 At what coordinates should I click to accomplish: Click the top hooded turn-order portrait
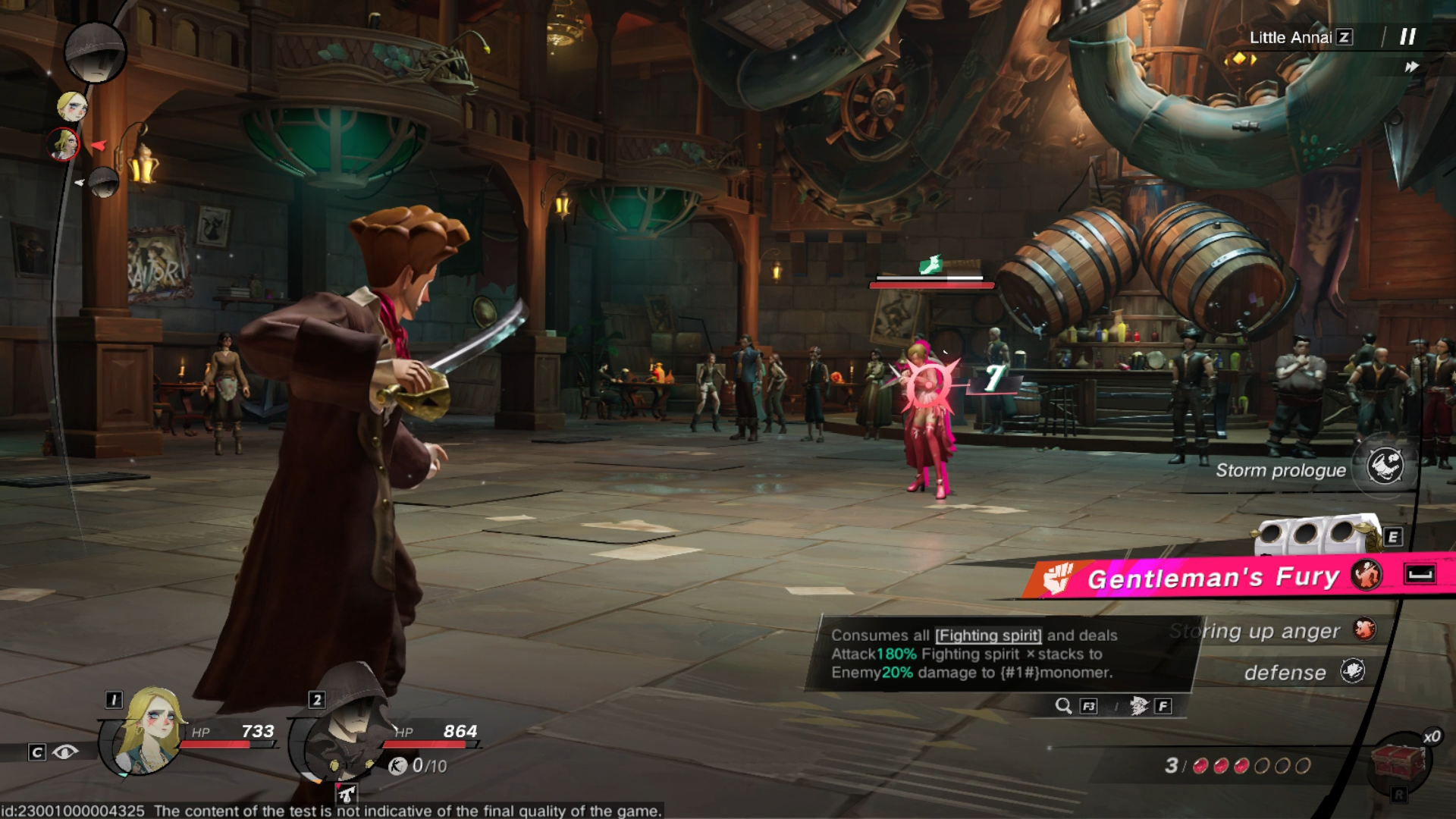(95, 52)
